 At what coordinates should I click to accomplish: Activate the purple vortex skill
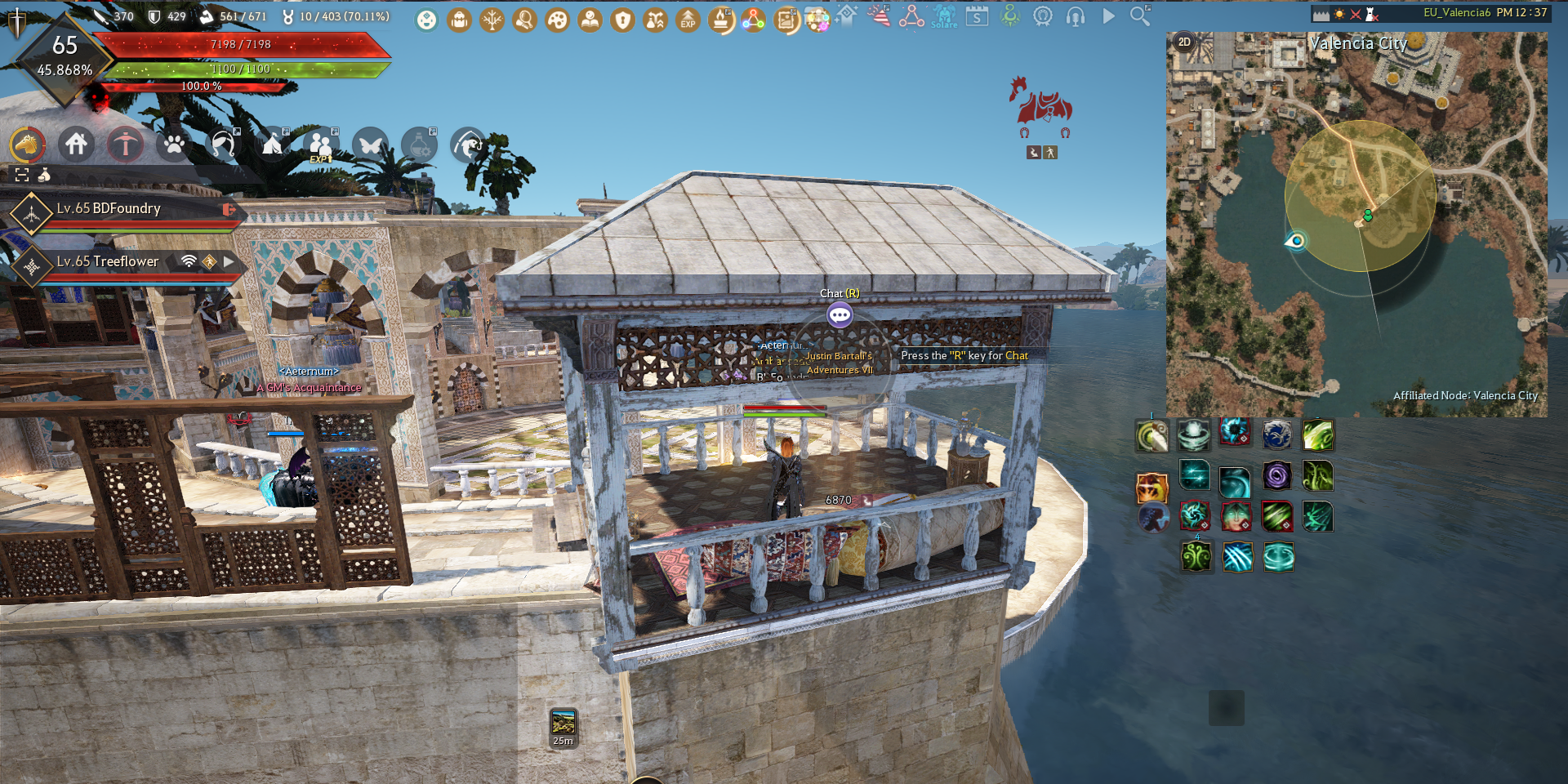point(1276,475)
